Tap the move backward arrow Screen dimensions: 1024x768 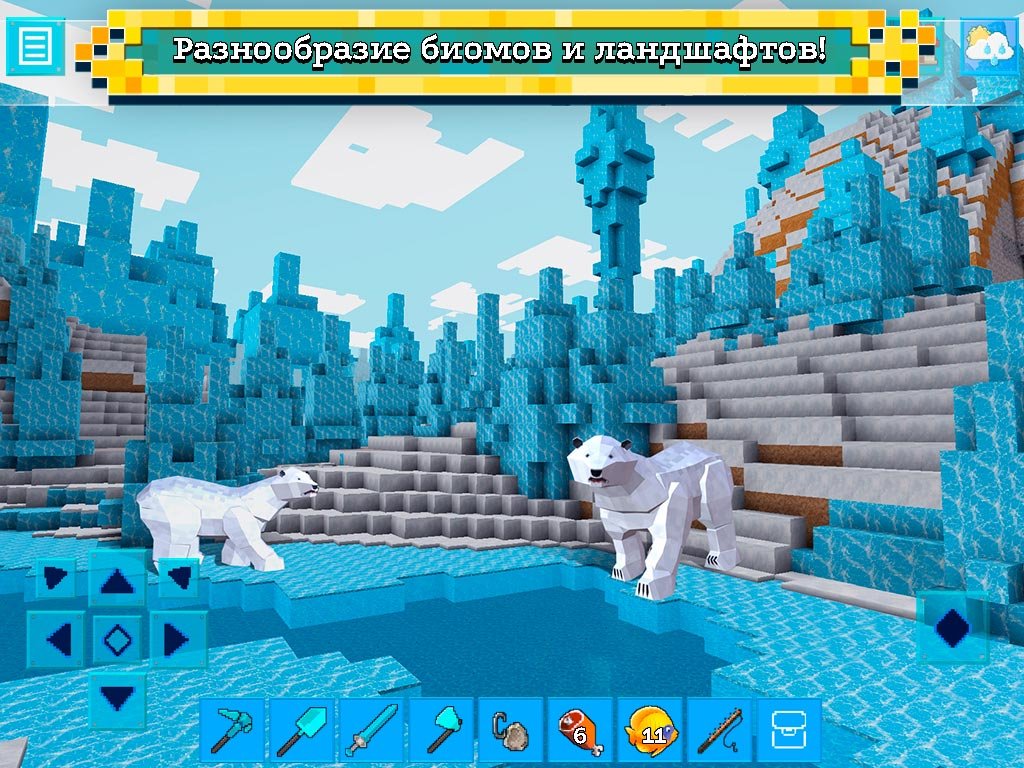(117, 697)
